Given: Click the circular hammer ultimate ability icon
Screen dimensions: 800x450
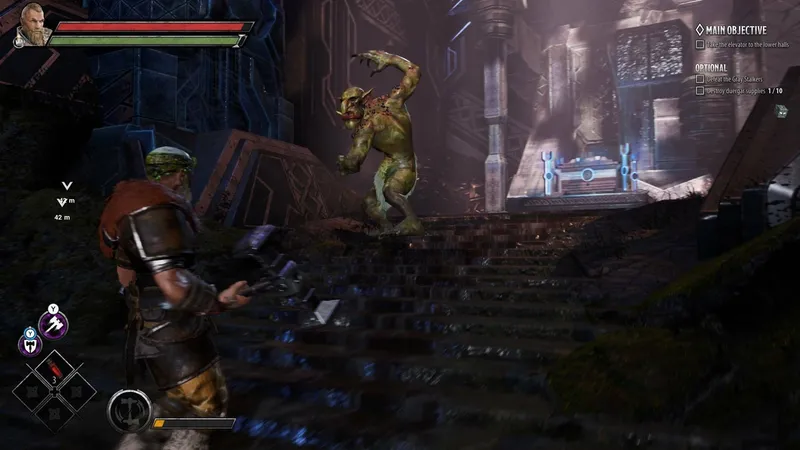Looking at the screenshot, I should coord(127,411).
